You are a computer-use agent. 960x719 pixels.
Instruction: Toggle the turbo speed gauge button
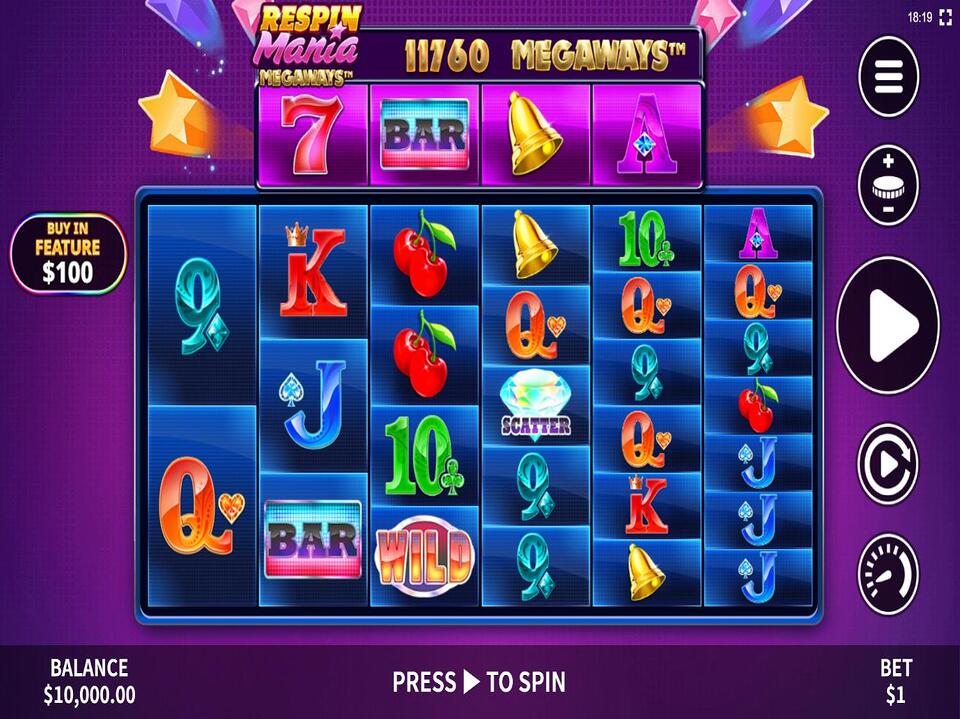tap(888, 573)
